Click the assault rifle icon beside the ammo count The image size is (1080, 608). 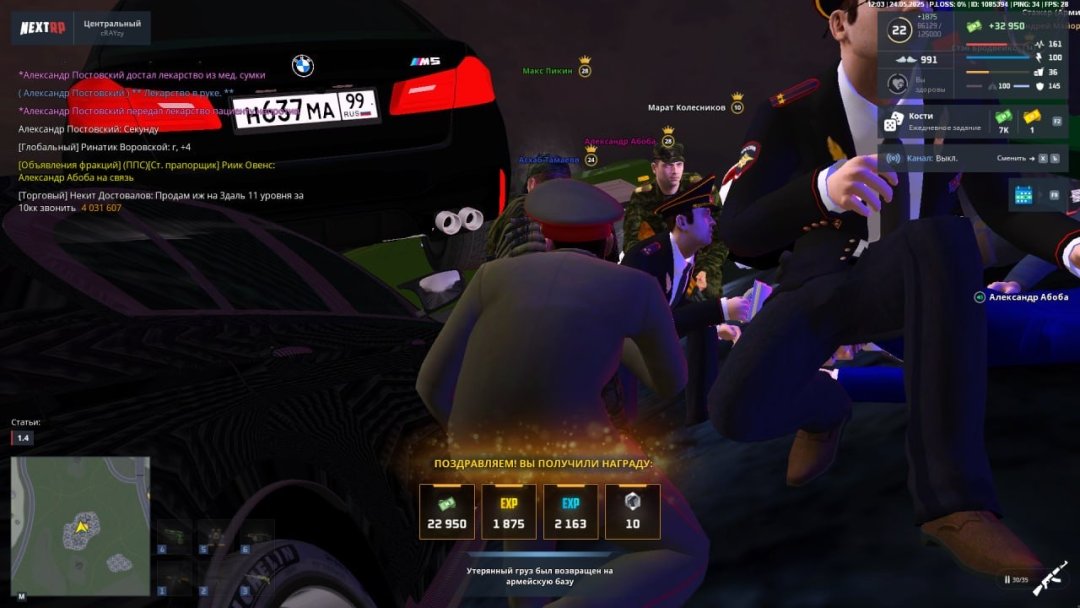(1050, 578)
